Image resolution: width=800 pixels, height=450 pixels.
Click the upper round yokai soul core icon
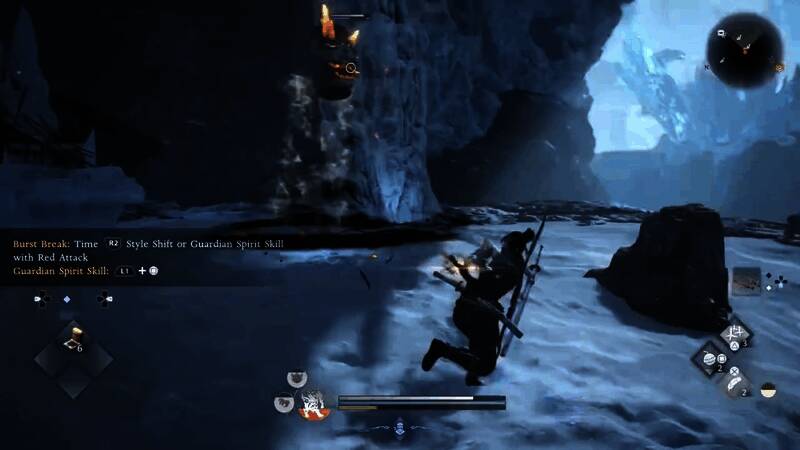(x=296, y=378)
